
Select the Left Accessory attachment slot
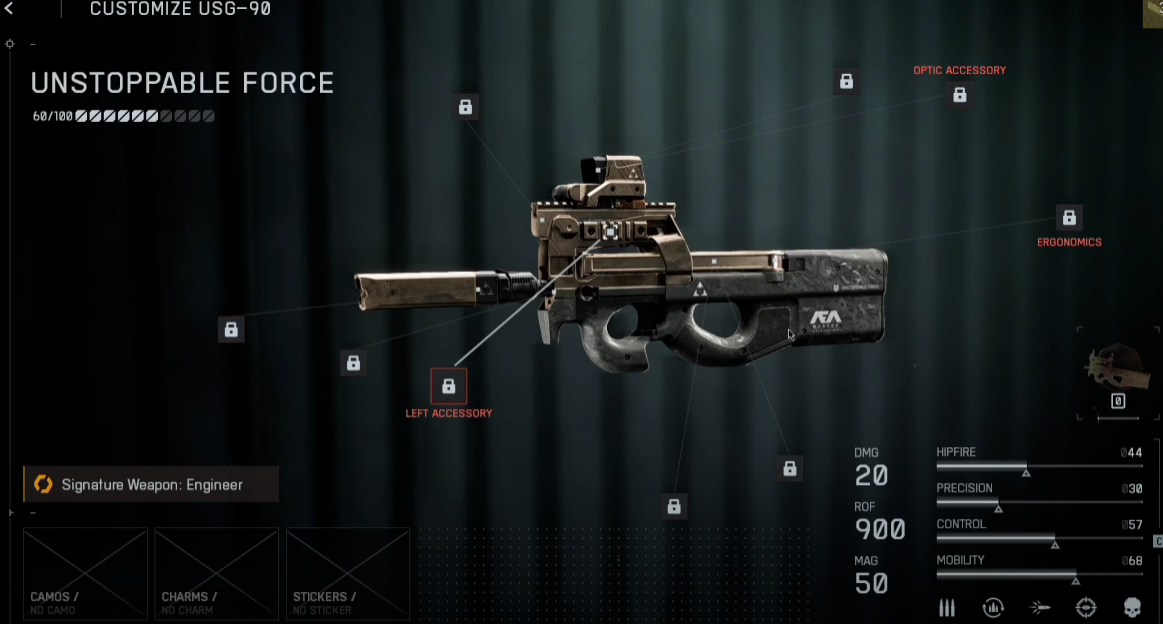point(448,386)
